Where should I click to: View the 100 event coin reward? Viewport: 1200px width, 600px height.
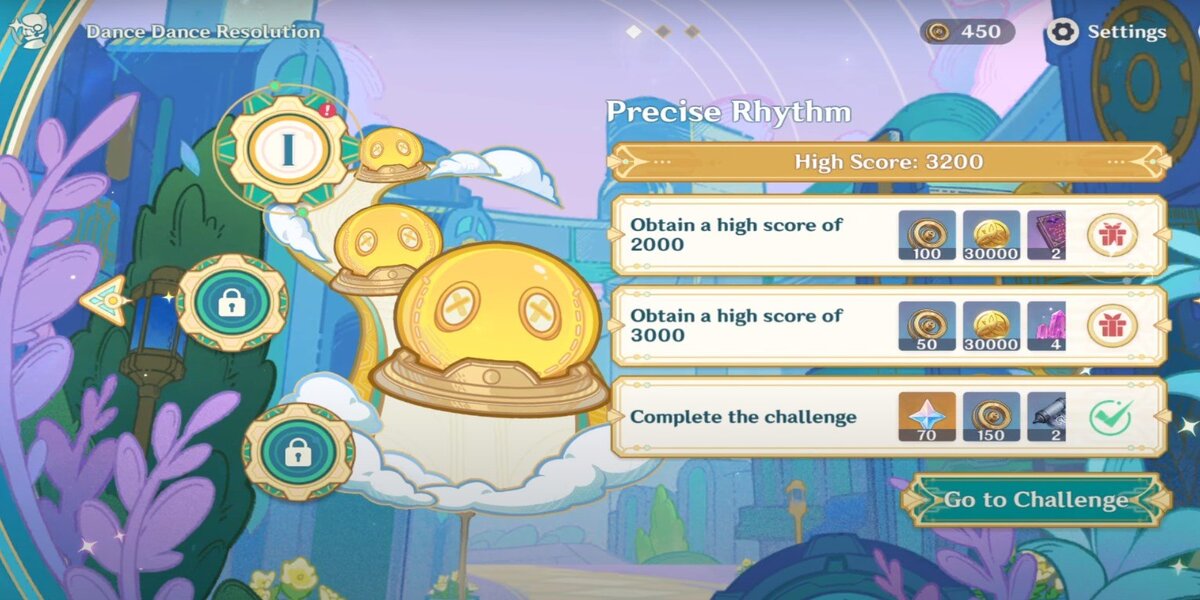tap(926, 235)
